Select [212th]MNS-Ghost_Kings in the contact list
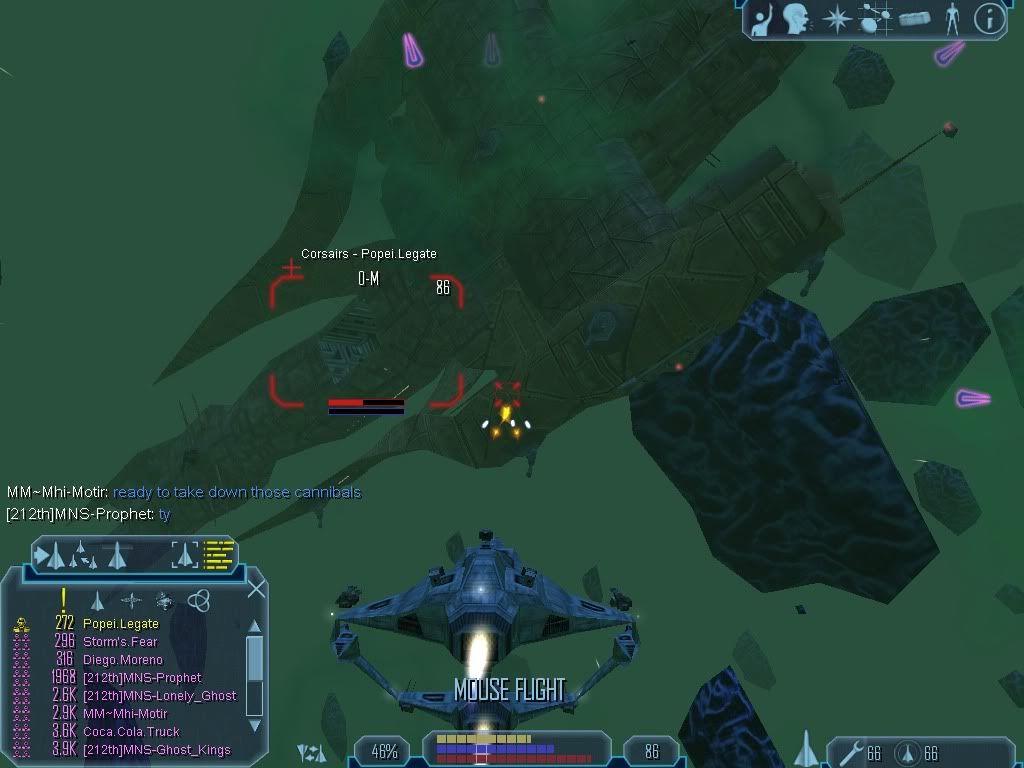 (x=156, y=750)
